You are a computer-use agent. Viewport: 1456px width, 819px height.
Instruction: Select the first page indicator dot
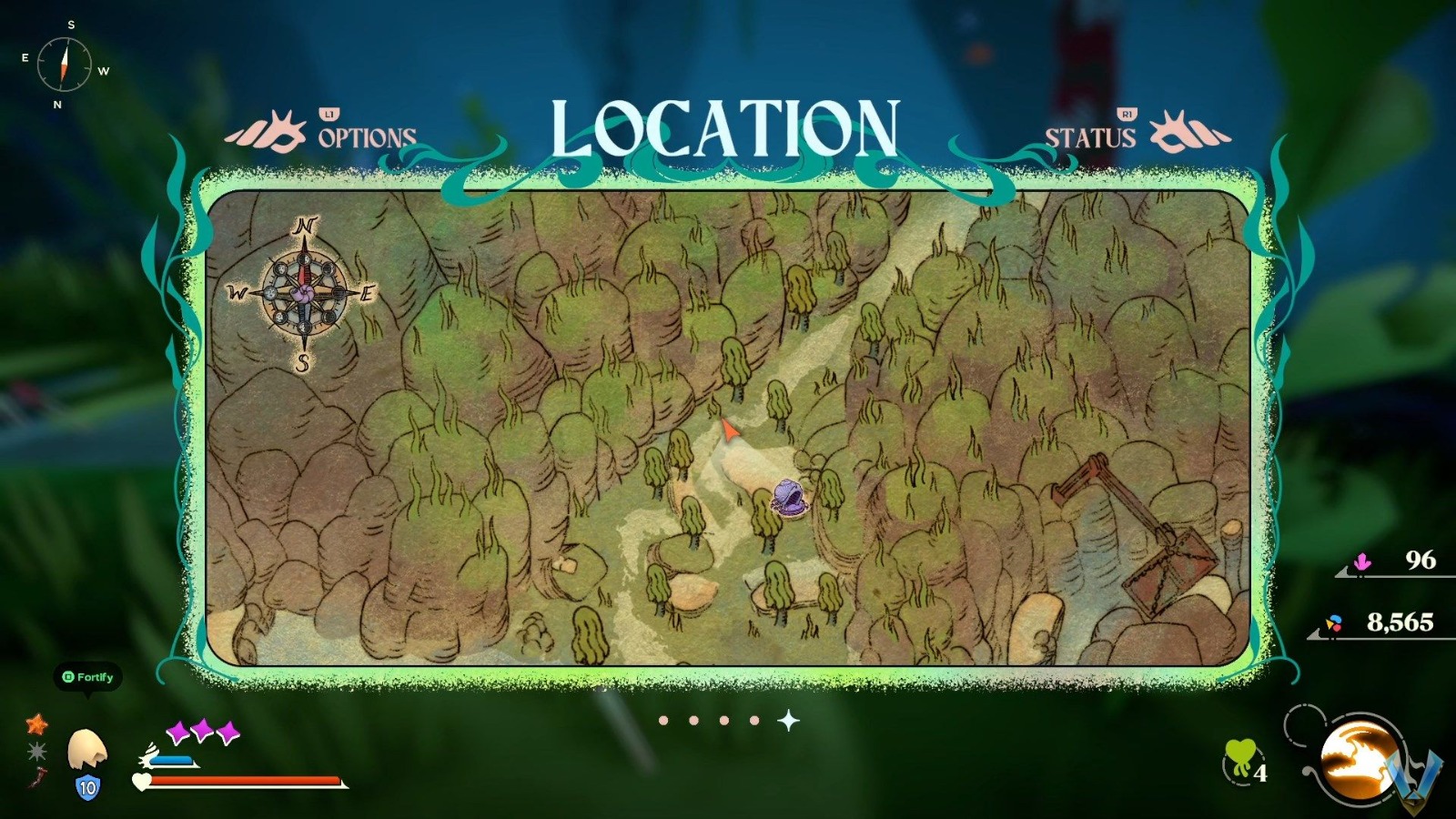tap(662, 720)
